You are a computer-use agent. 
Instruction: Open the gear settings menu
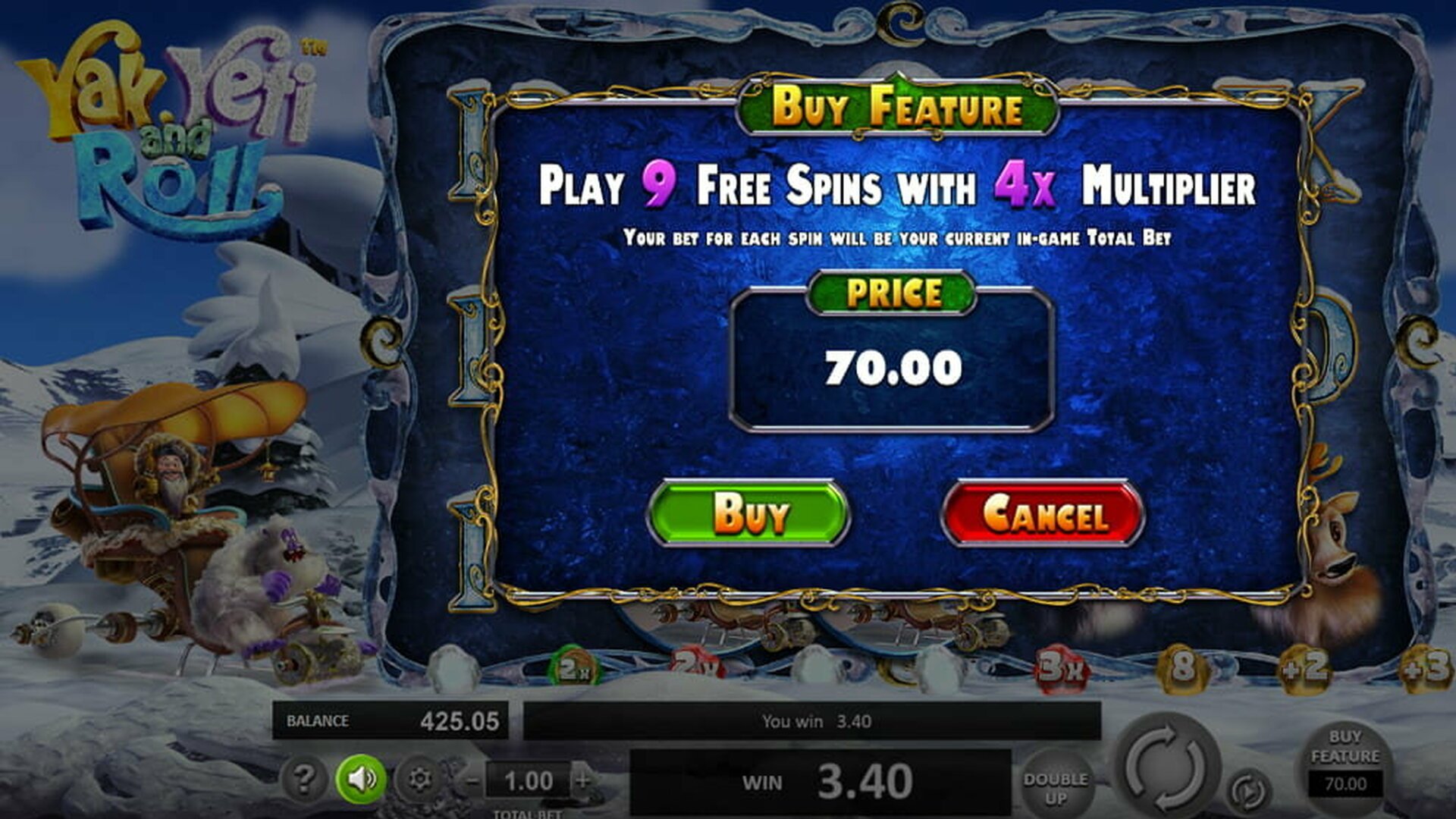point(419,779)
